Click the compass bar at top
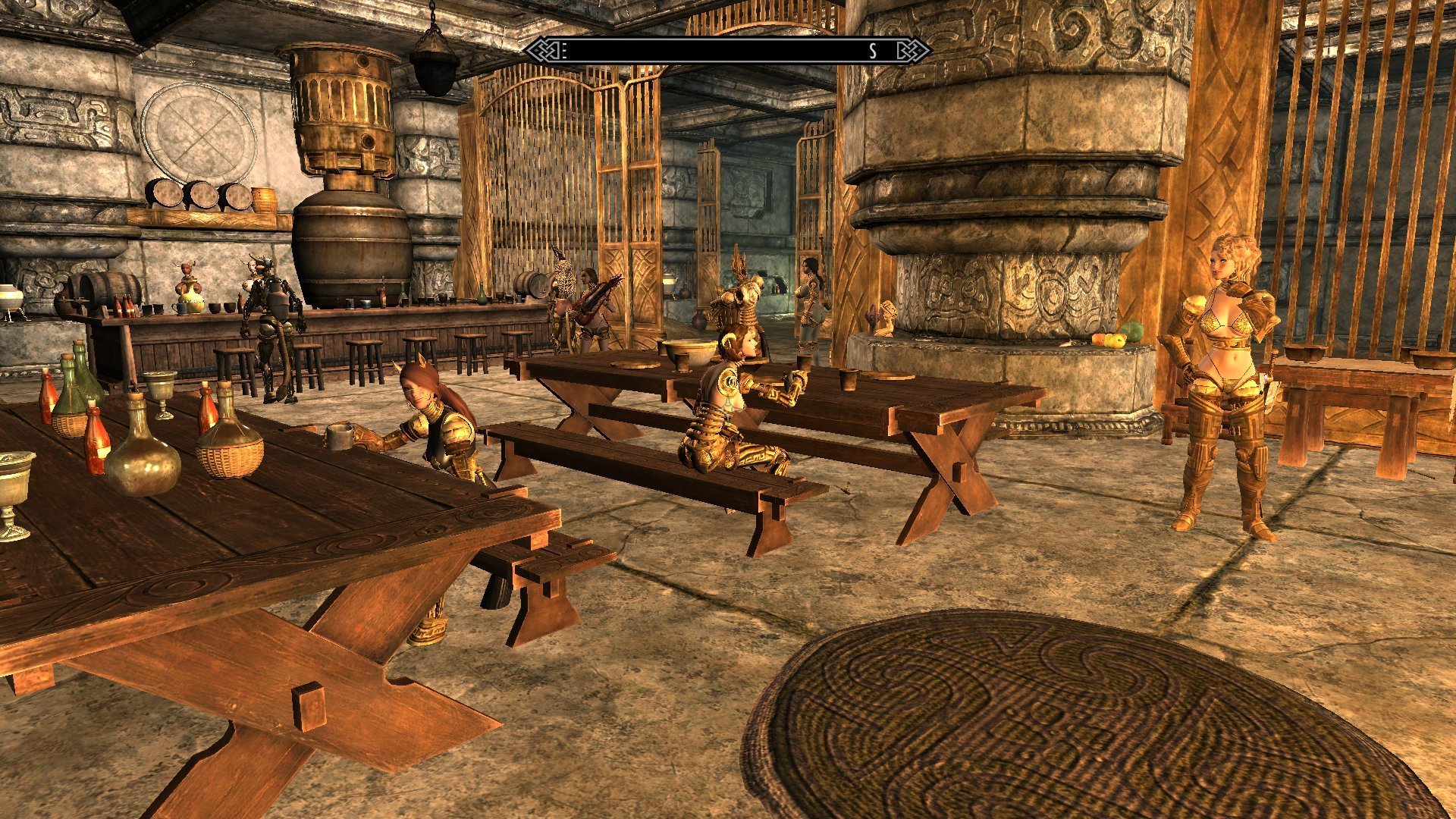The height and width of the screenshot is (819, 1456). point(727,51)
